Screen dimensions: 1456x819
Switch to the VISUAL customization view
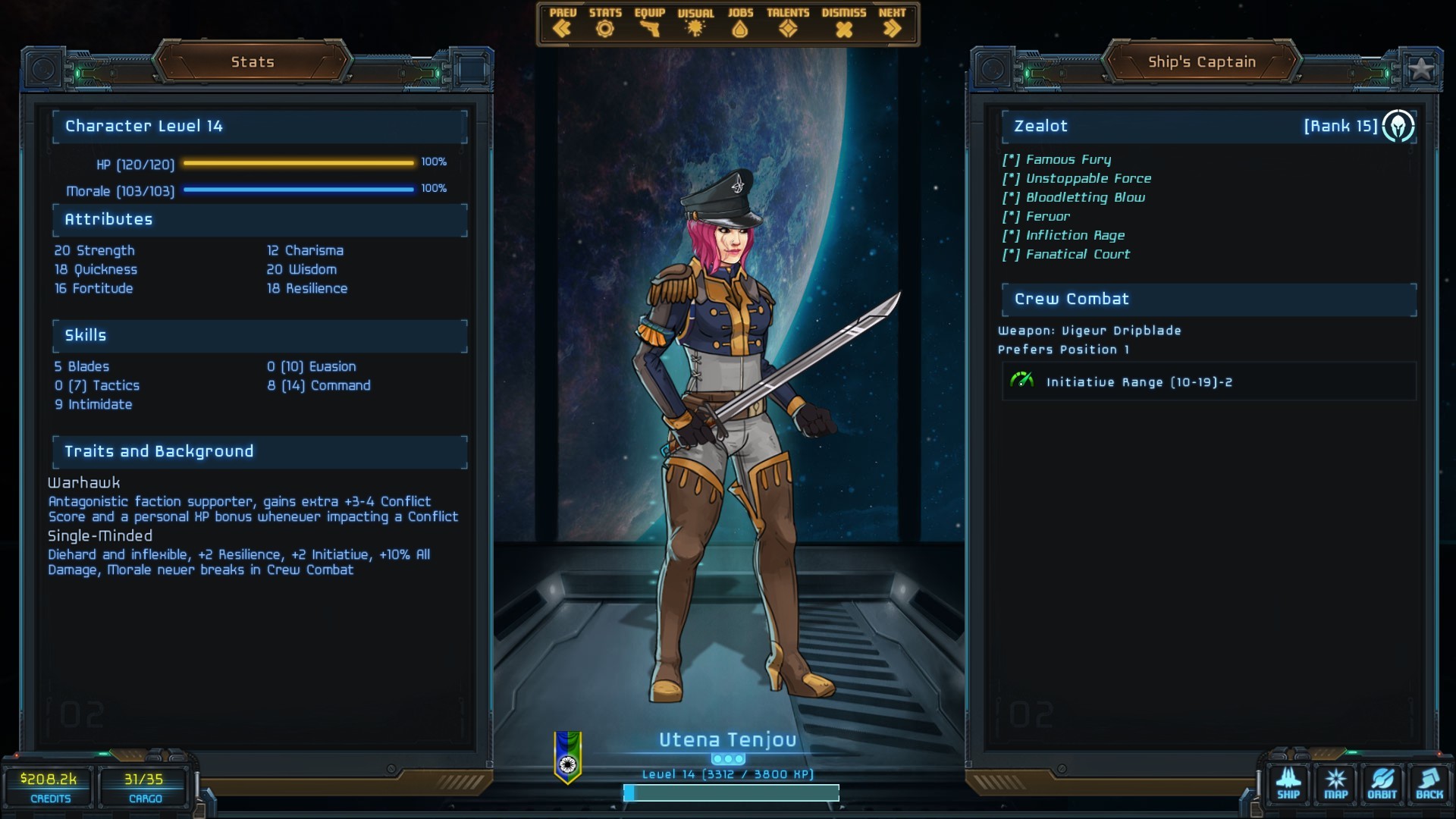click(x=695, y=24)
